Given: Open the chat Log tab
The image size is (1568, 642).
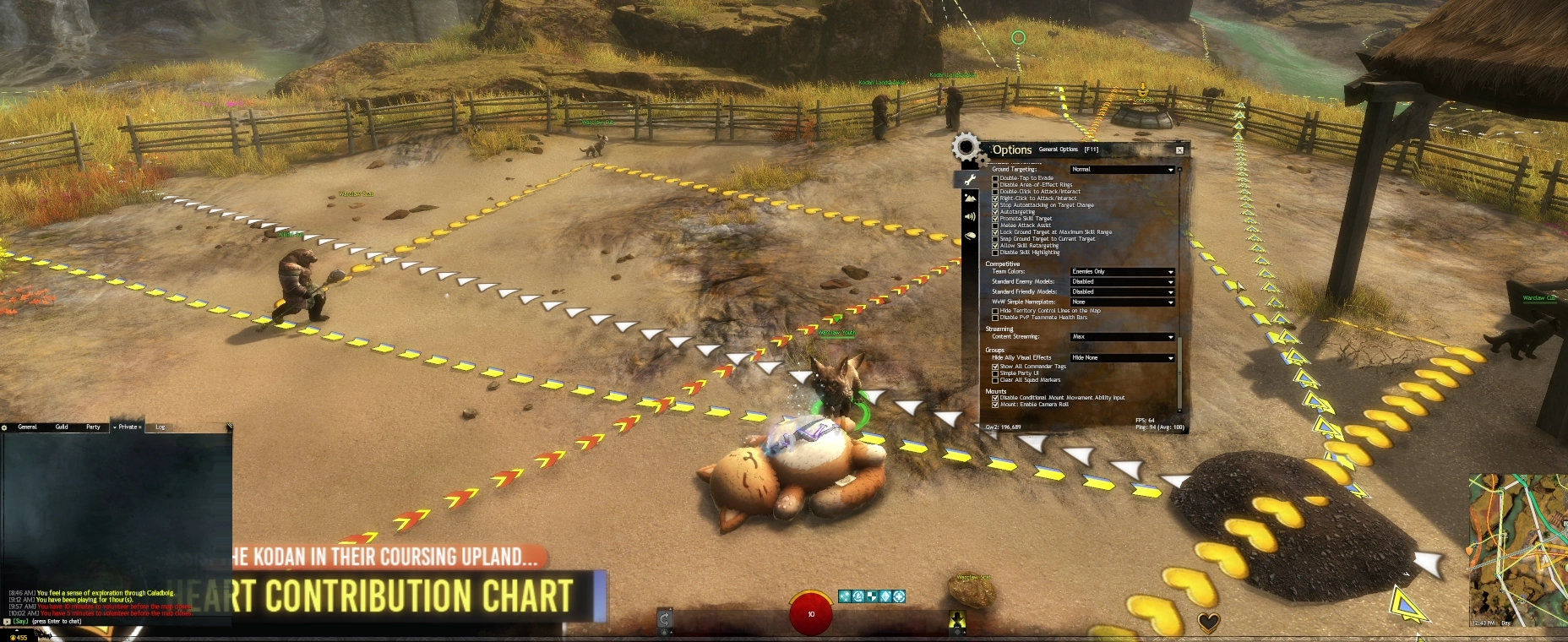Looking at the screenshot, I should (x=161, y=427).
